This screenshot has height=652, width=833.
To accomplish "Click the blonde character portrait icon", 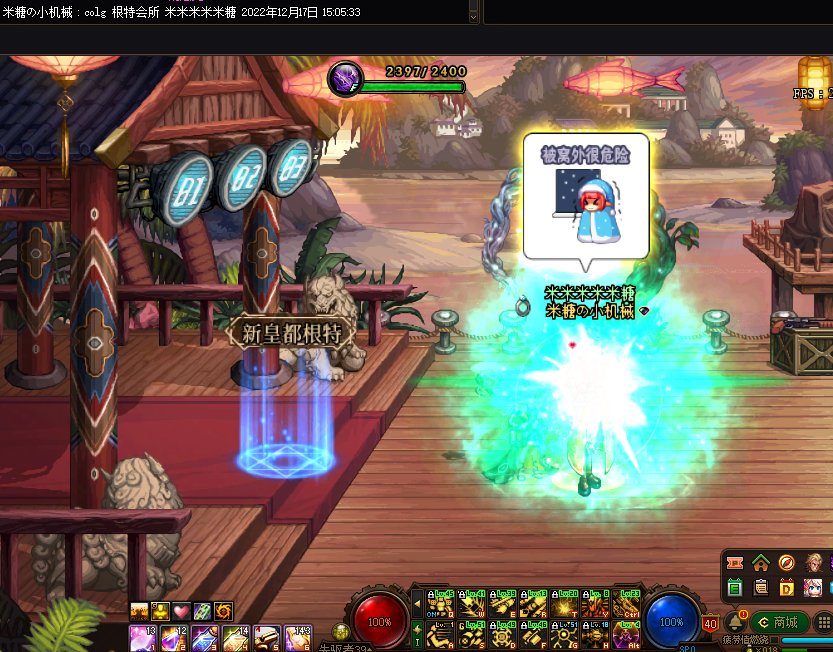I will [x=812, y=563].
